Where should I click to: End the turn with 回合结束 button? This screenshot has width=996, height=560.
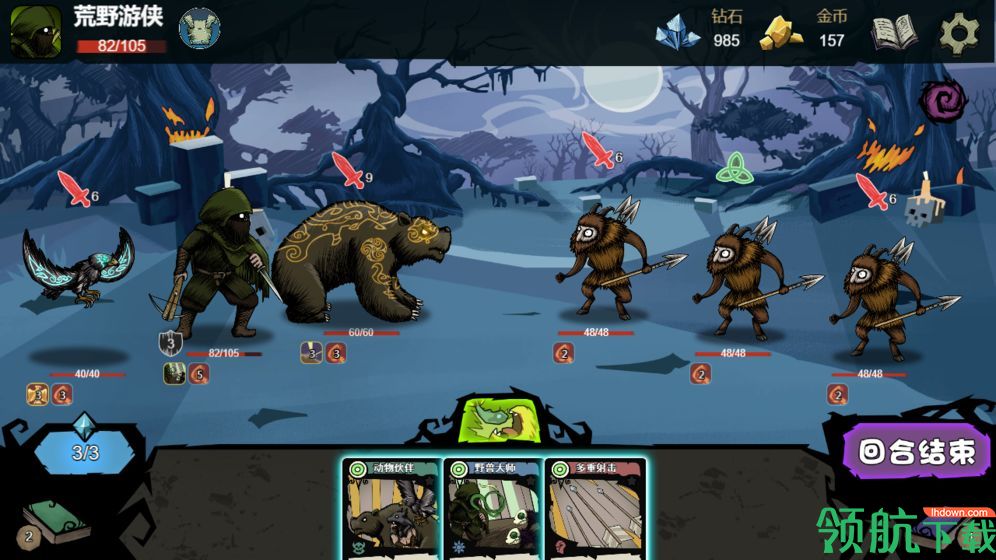tap(917, 452)
